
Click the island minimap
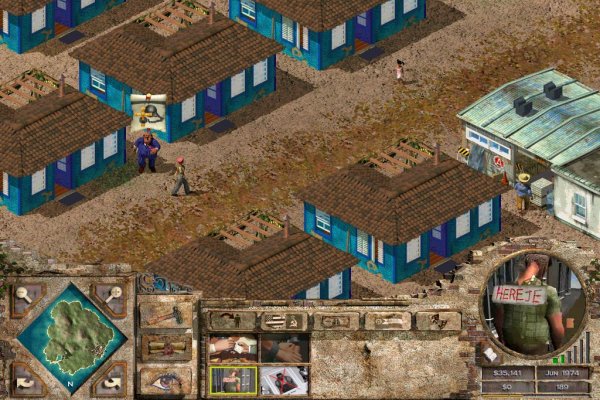click(71, 337)
